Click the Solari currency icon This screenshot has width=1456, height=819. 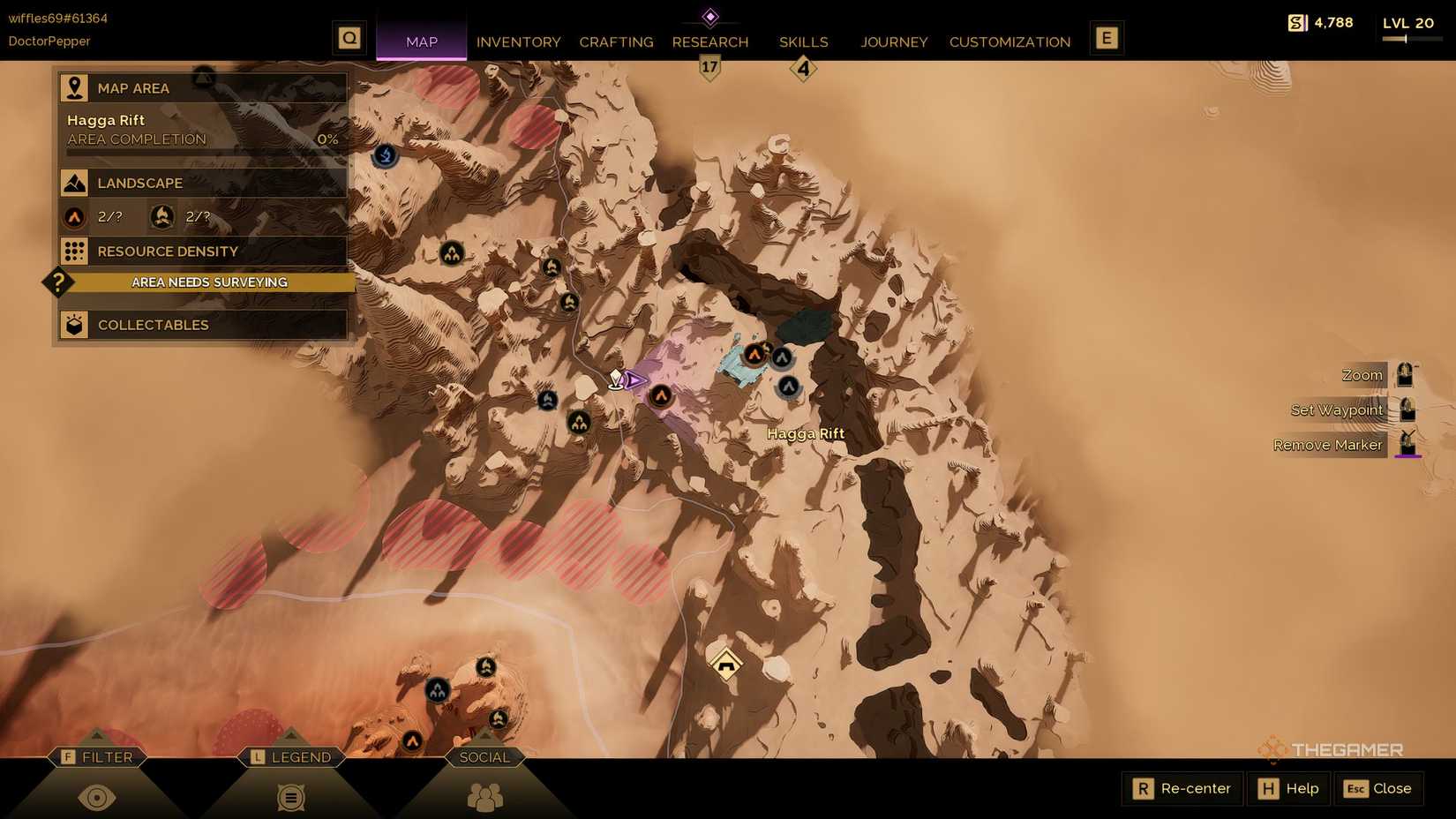pyautogui.click(x=1295, y=23)
